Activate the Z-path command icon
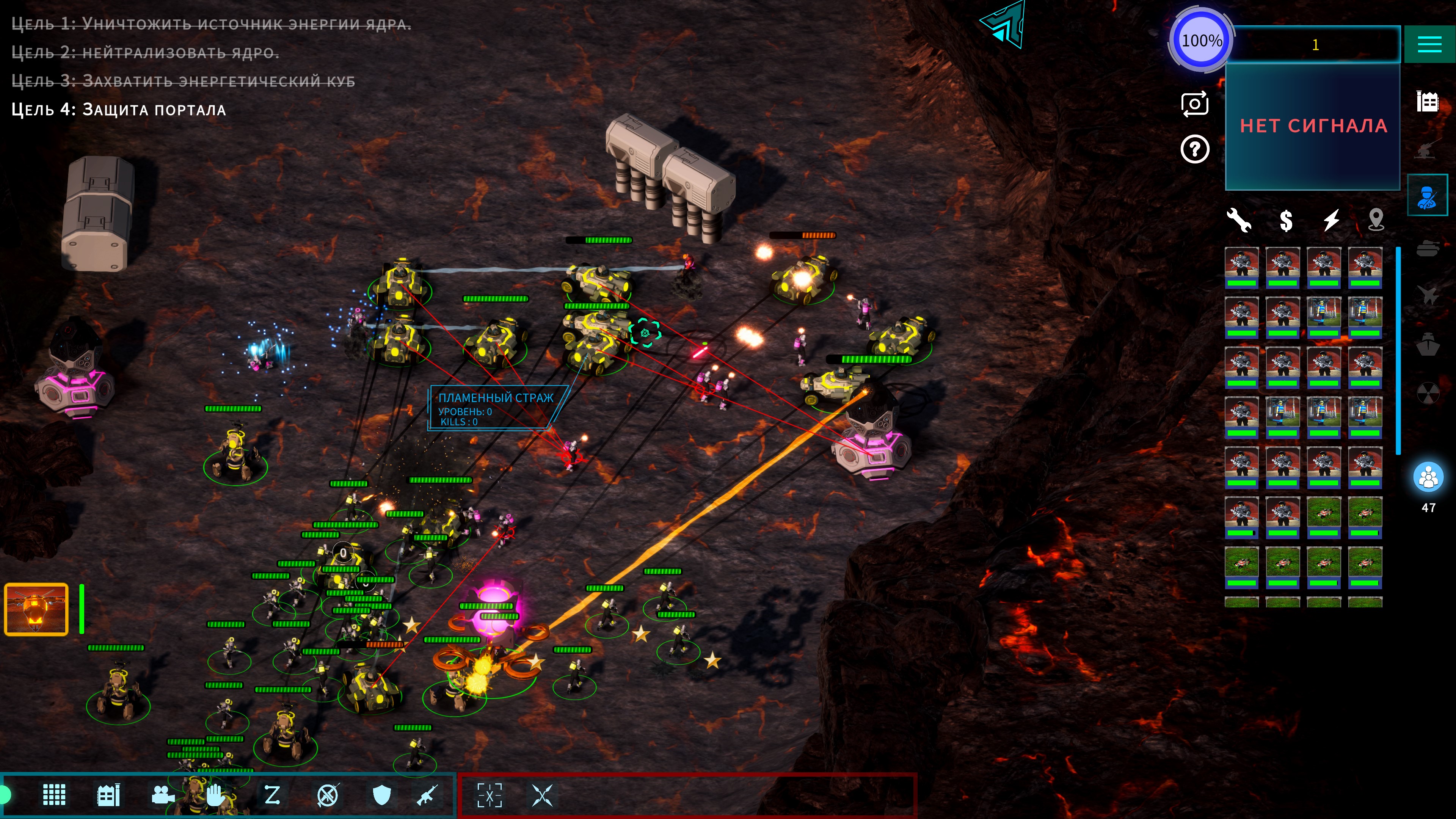The image size is (1456, 819). [272, 795]
